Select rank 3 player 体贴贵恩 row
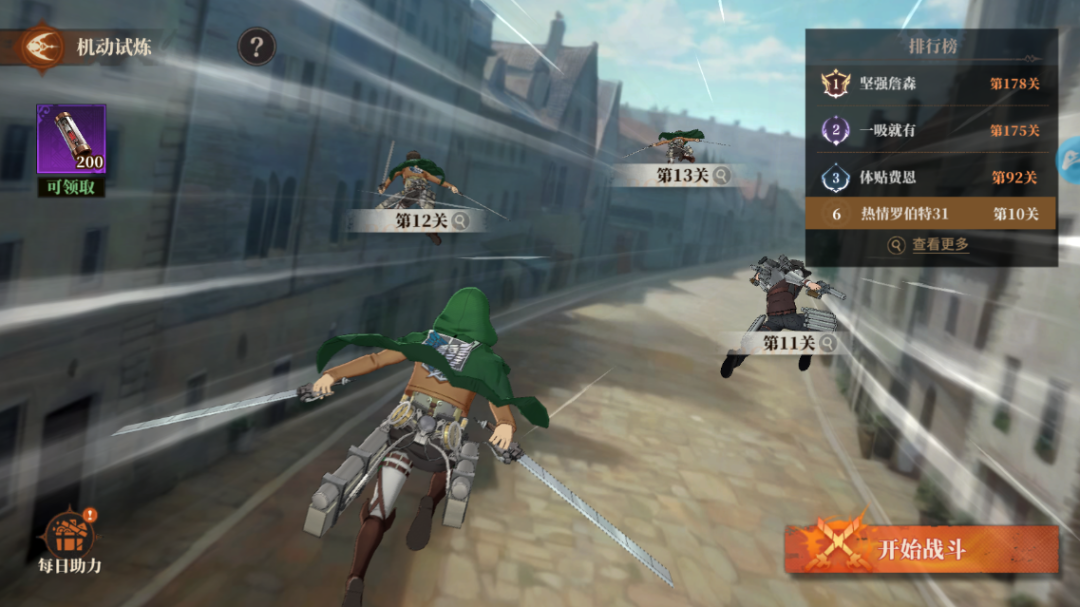The width and height of the screenshot is (1080, 607). click(x=930, y=177)
